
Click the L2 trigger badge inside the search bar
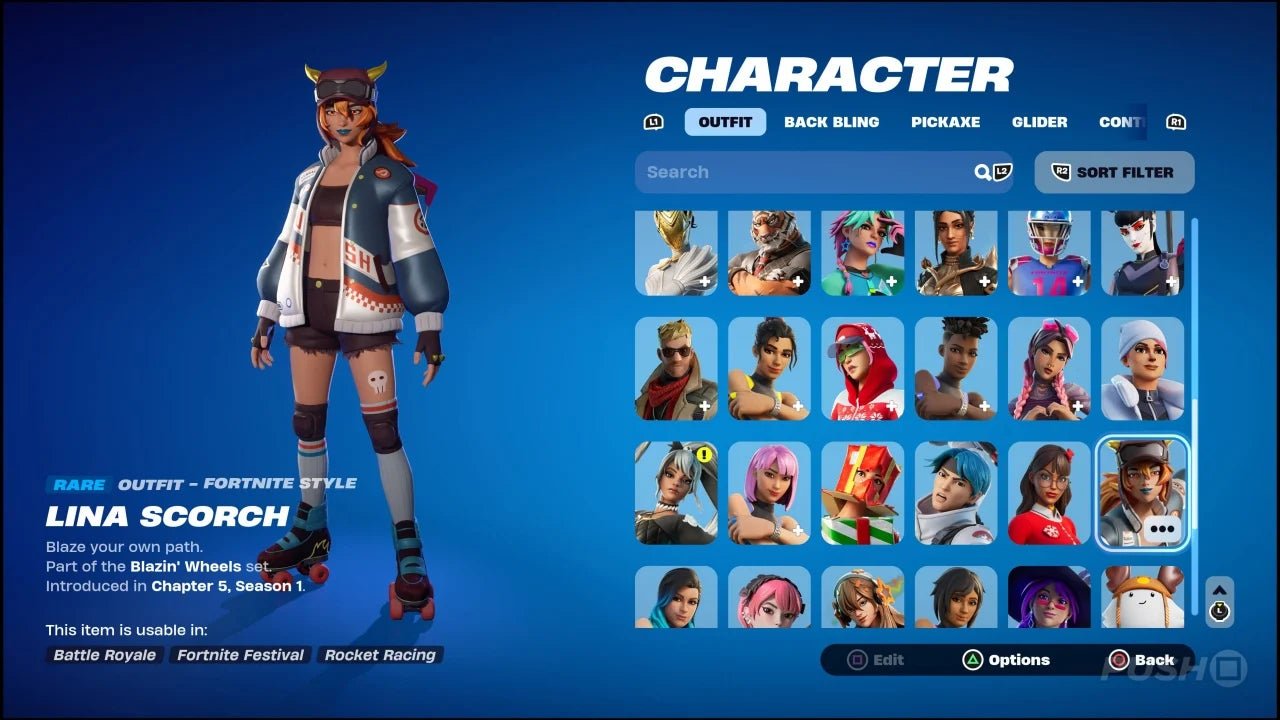[x=1001, y=172]
